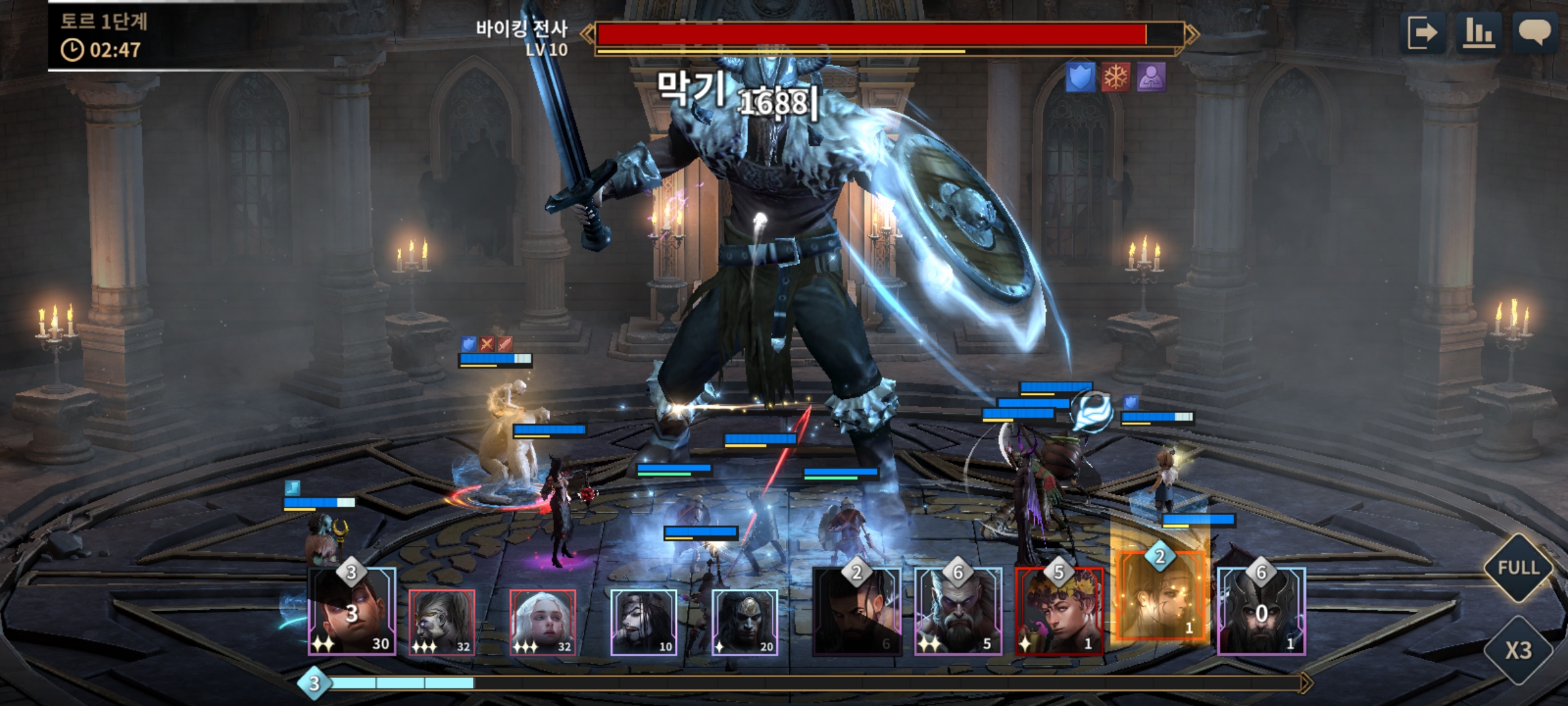Inspect the boss's red snowflake status icon
1568x706 pixels.
pyautogui.click(x=1116, y=78)
